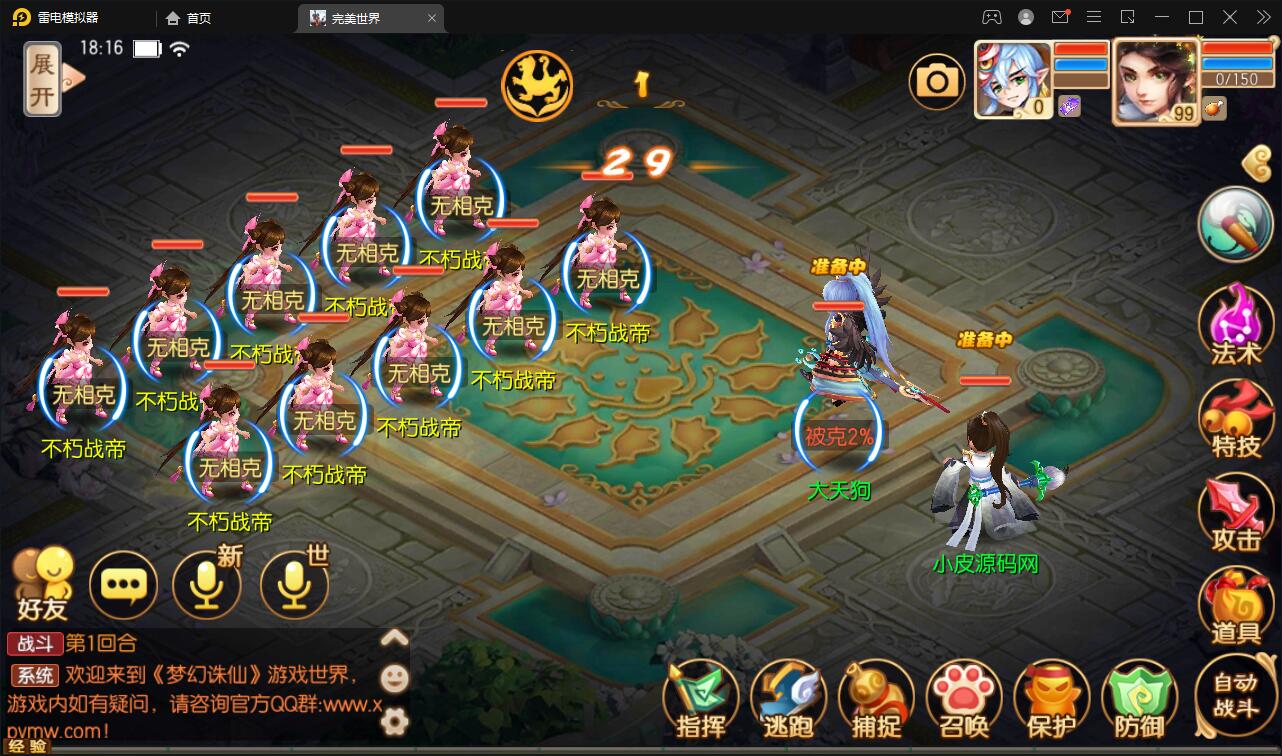Open the 法术 spell menu
Viewport: 1282px width, 756px height.
(x=1235, y=322)
